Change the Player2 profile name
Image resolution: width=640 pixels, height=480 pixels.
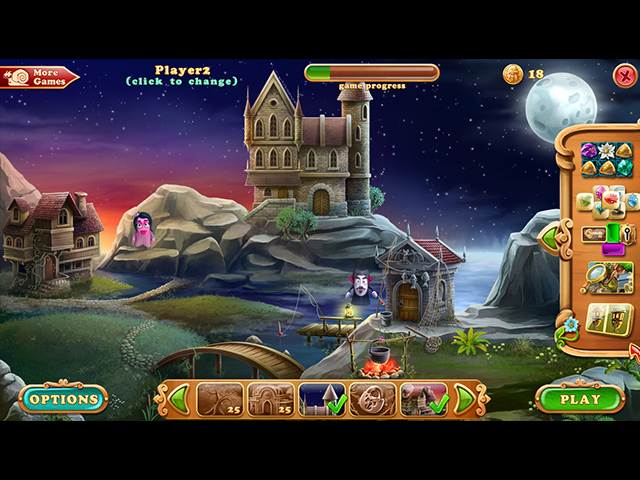coord(181,75)
